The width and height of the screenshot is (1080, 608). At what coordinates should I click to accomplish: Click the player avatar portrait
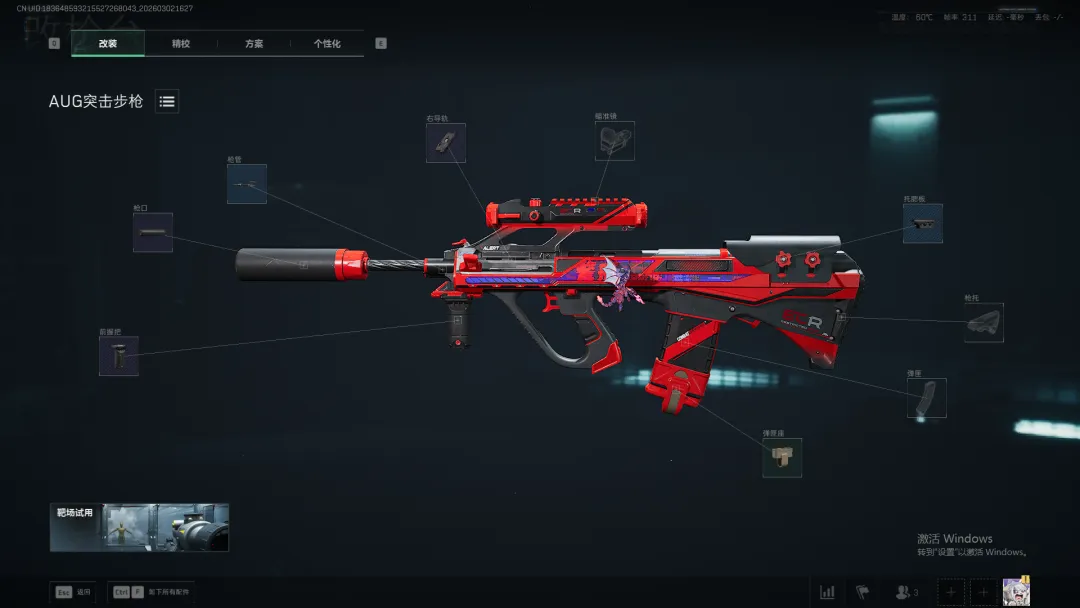pos(1016,591)
